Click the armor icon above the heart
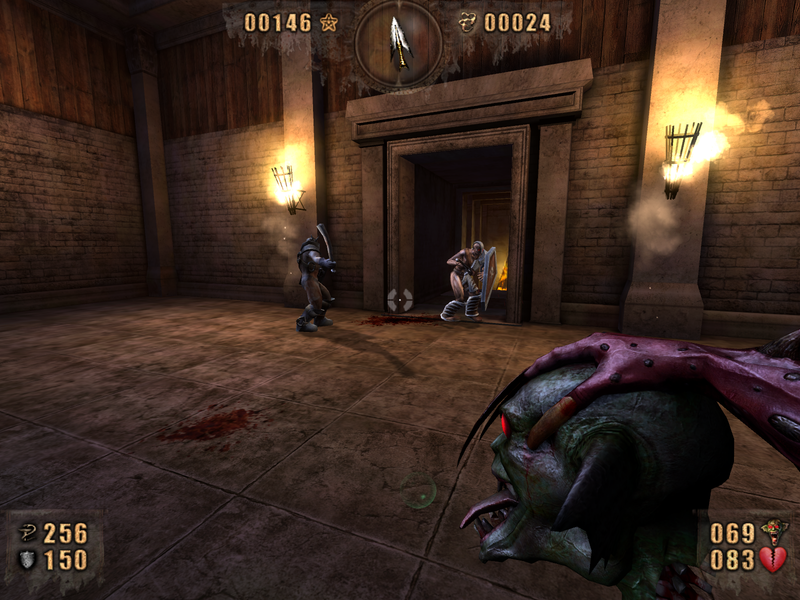 pyautogui.click(x=771, y=531)
